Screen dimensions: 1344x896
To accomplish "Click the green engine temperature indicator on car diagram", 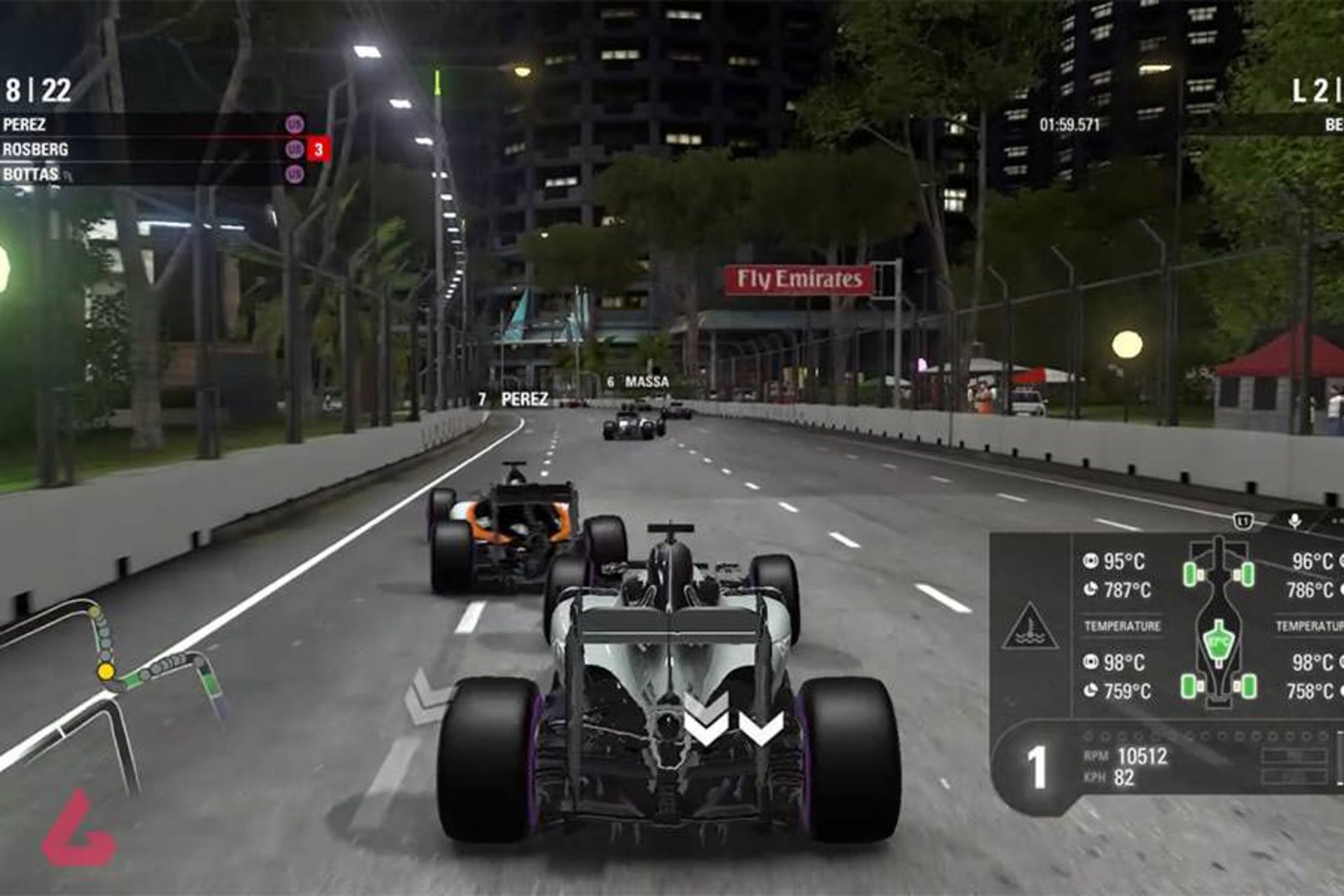I will [1219, 642].
